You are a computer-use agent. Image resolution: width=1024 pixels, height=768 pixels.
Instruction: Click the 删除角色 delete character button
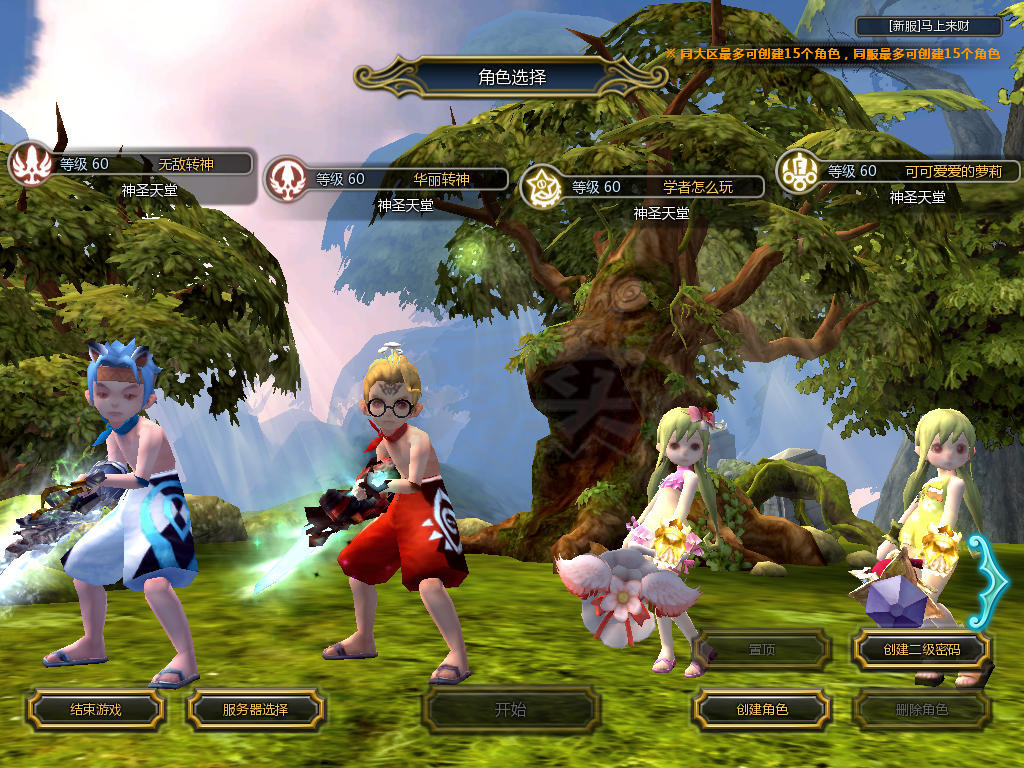coord(921,710)
